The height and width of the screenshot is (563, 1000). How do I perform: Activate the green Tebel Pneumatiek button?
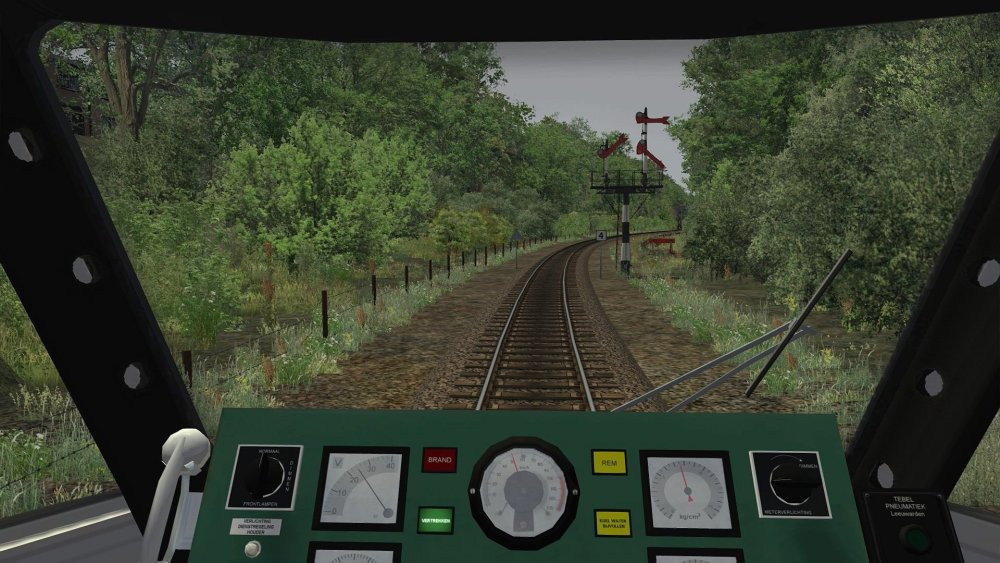pyautogui.click(x=913, y=539)
